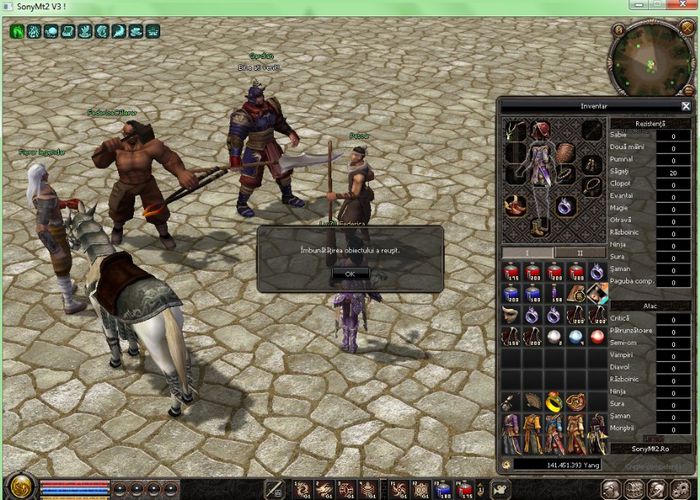This screenshot has height=500, width=700.
Task: Close the Inventar window
Action: tap(685, 106)
